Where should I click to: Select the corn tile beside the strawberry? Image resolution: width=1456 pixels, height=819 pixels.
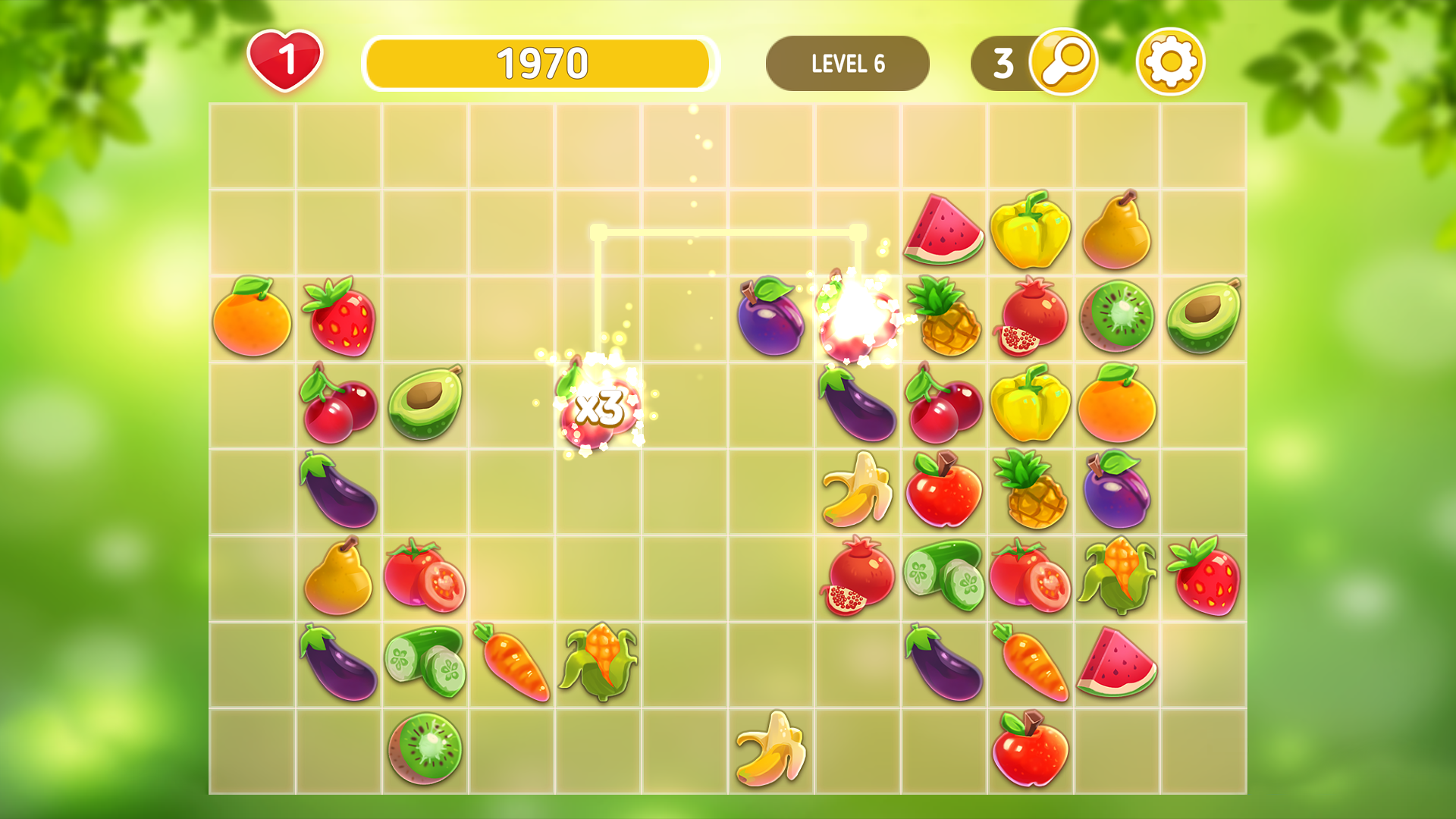1116,576
